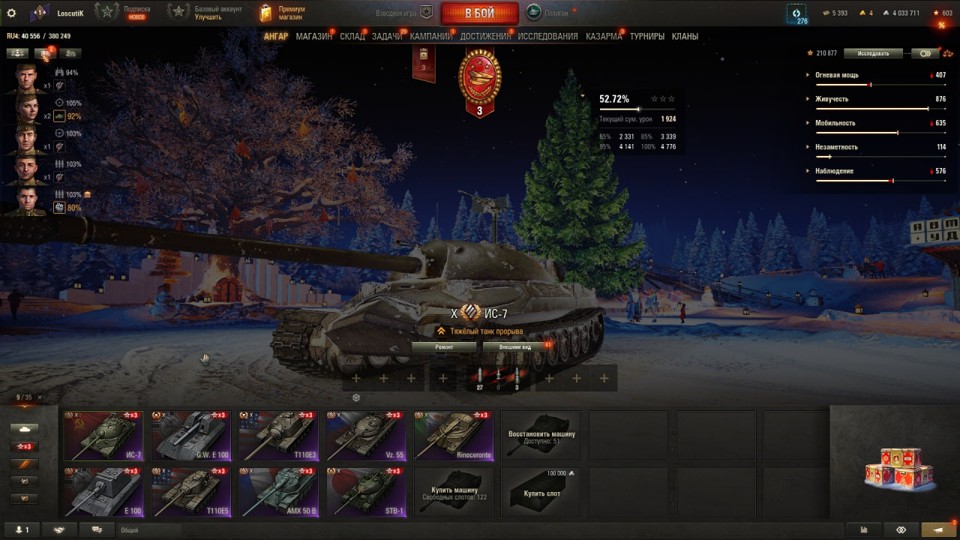Switch to the КАЗАРМА tab
Image resolution: width=960 pixels, height=540 pixels.
[x=603, y=37]
